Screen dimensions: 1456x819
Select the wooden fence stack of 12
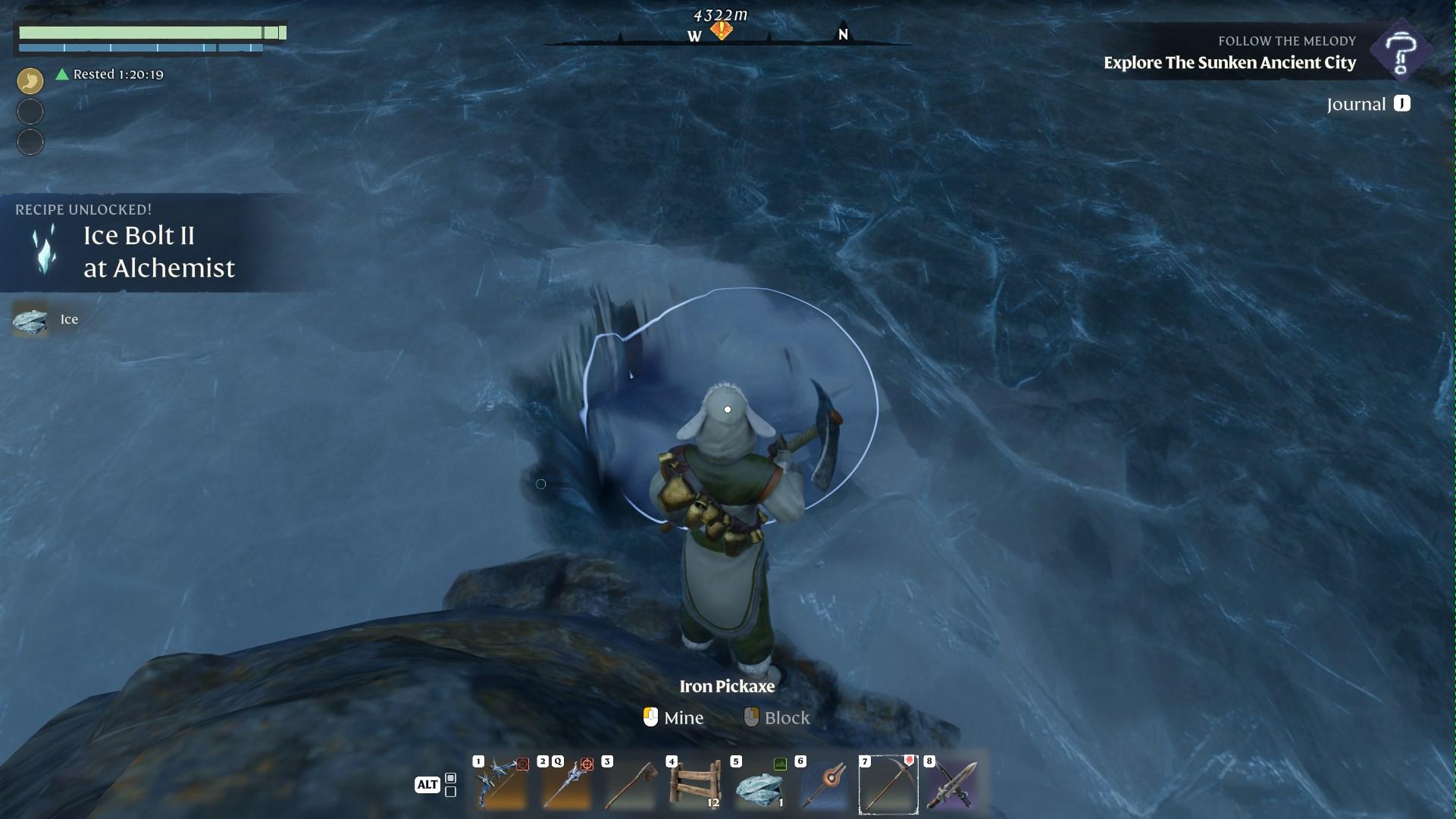click(x=694, y=784)
